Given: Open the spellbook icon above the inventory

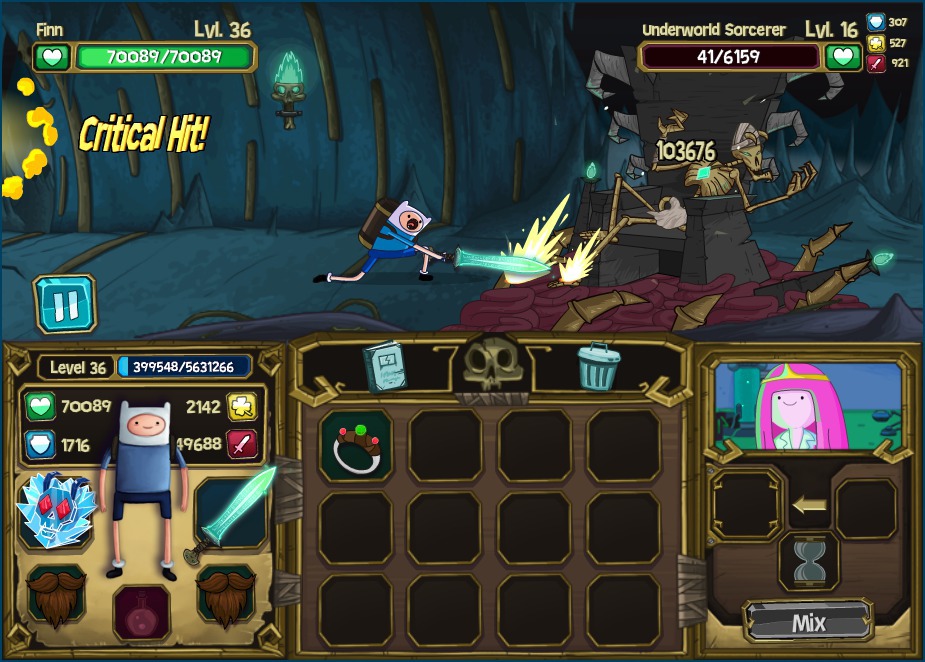Looking at the screenshot, I should 384,366.
